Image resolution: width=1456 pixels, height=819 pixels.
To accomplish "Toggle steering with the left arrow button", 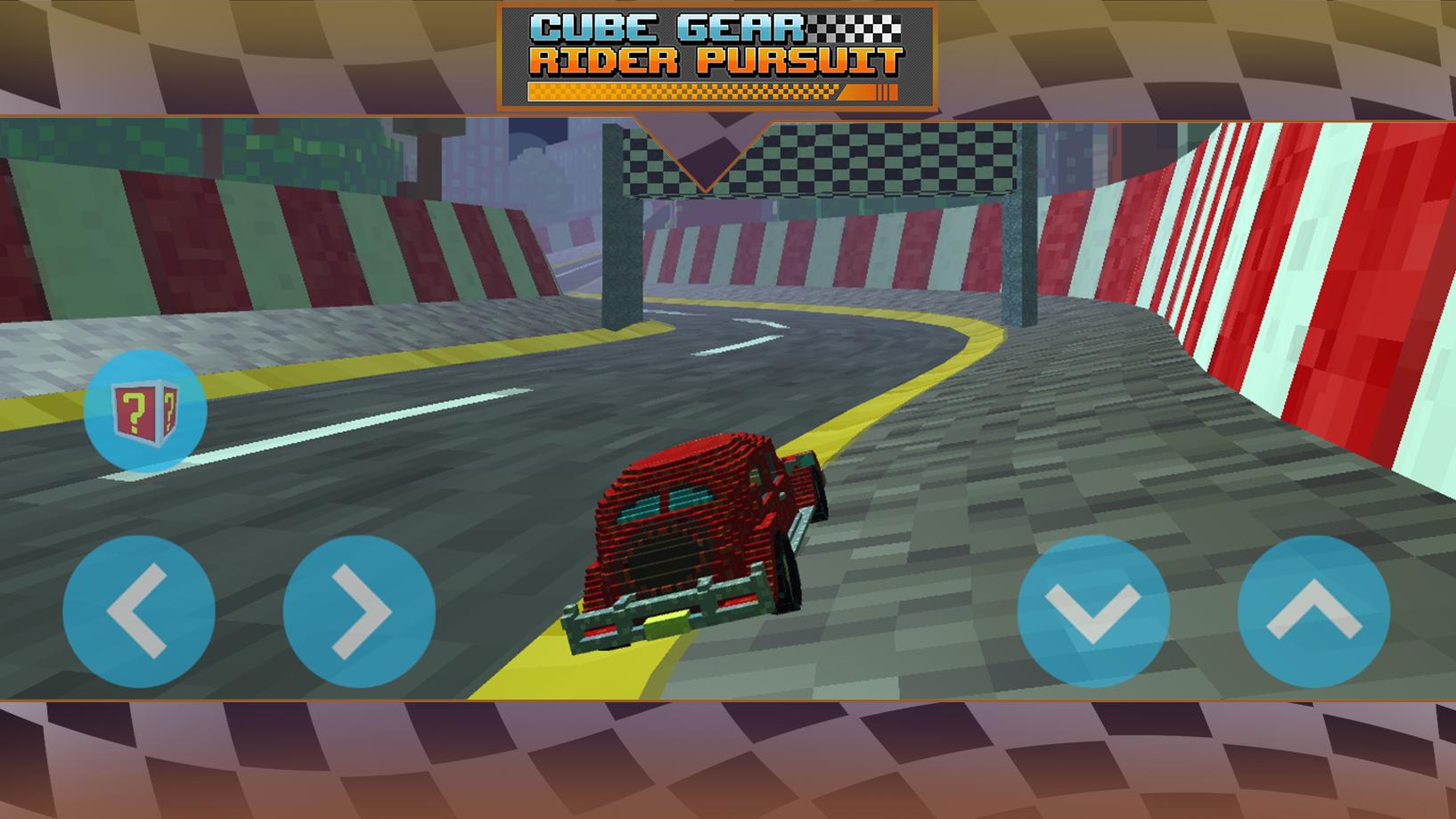I will (138, 611).
